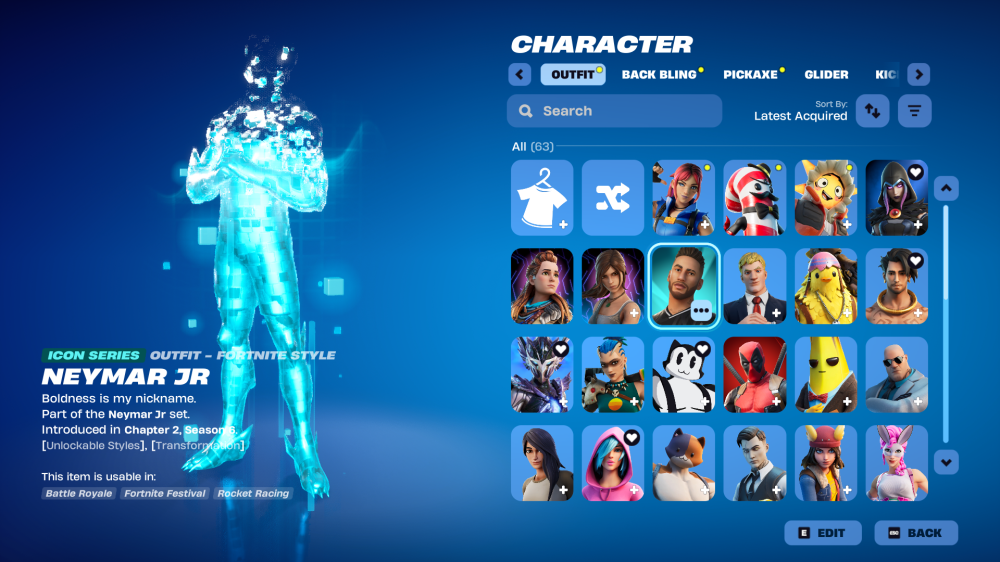Show previous tabs with left arrow
Viewport: 1000px width, 562px height.
519,75
